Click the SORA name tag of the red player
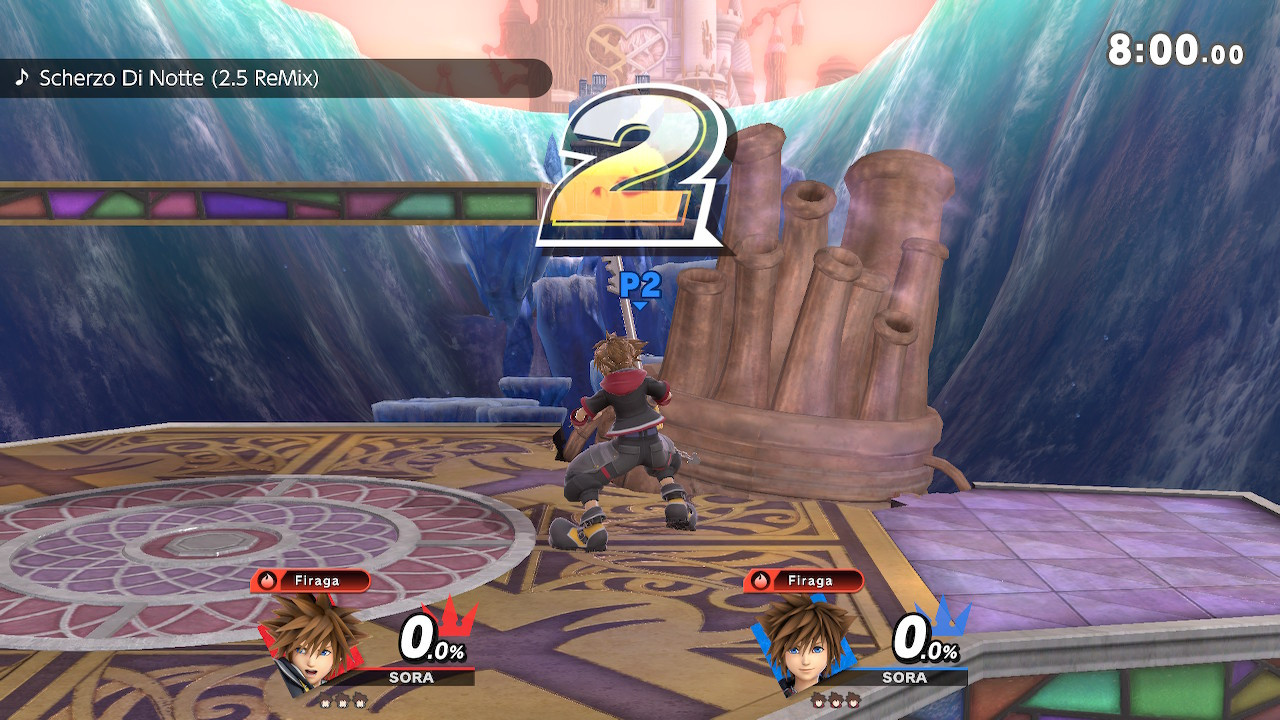This screenshot has height=720, width=1280. (411, 677)
